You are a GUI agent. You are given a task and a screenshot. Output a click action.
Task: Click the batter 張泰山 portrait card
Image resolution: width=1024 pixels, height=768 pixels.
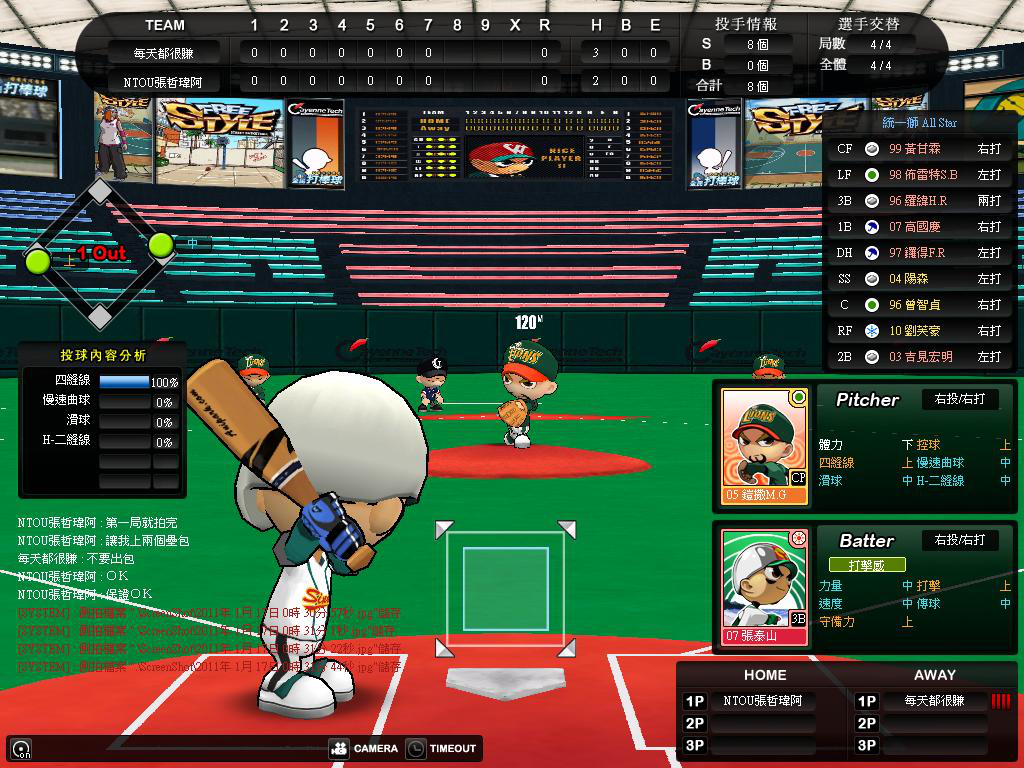pyautogui.click(x=764, y=587)
